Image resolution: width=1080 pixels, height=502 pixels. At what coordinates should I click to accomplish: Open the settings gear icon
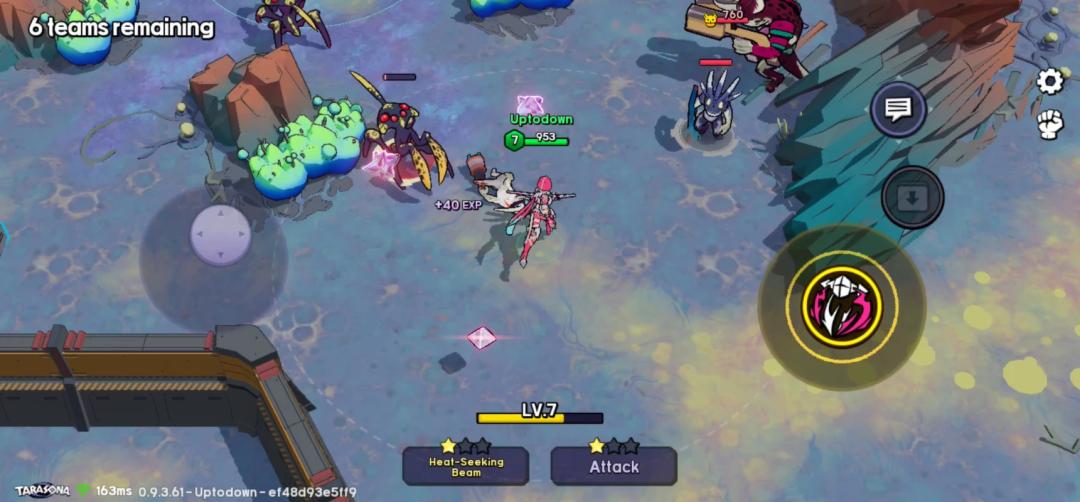click(1050, 81)
